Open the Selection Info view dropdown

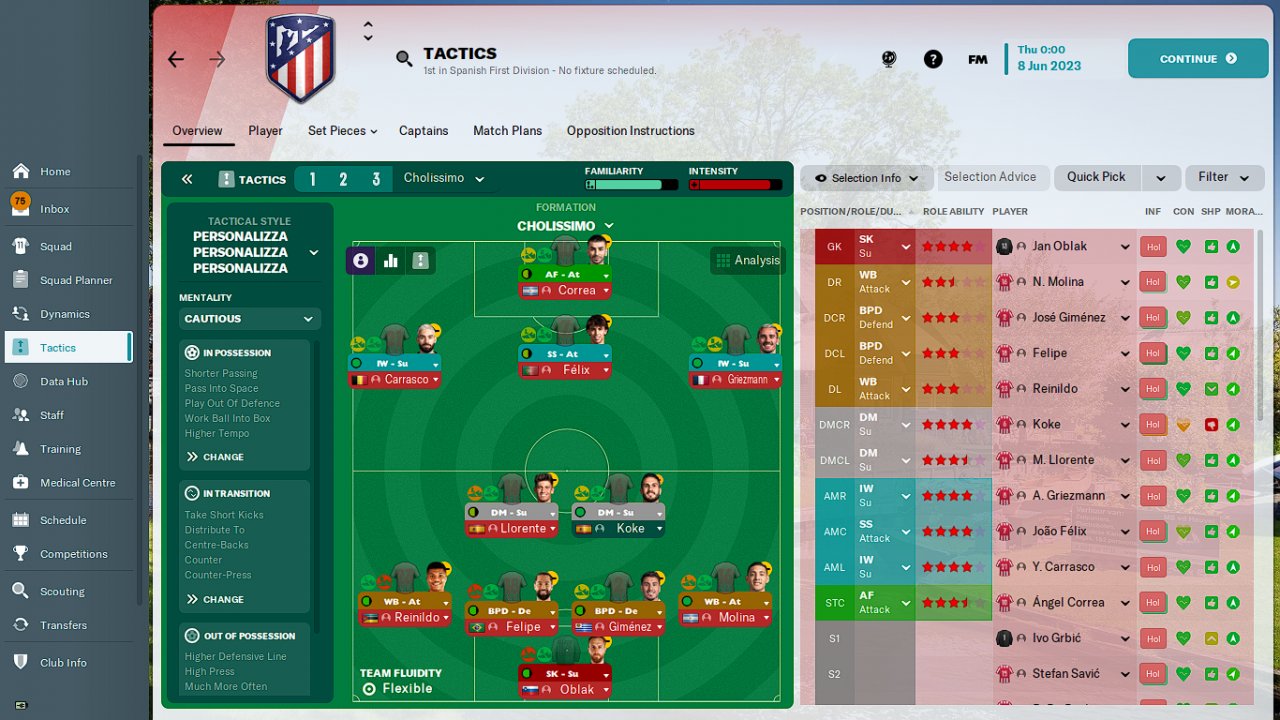coord(866,178)
